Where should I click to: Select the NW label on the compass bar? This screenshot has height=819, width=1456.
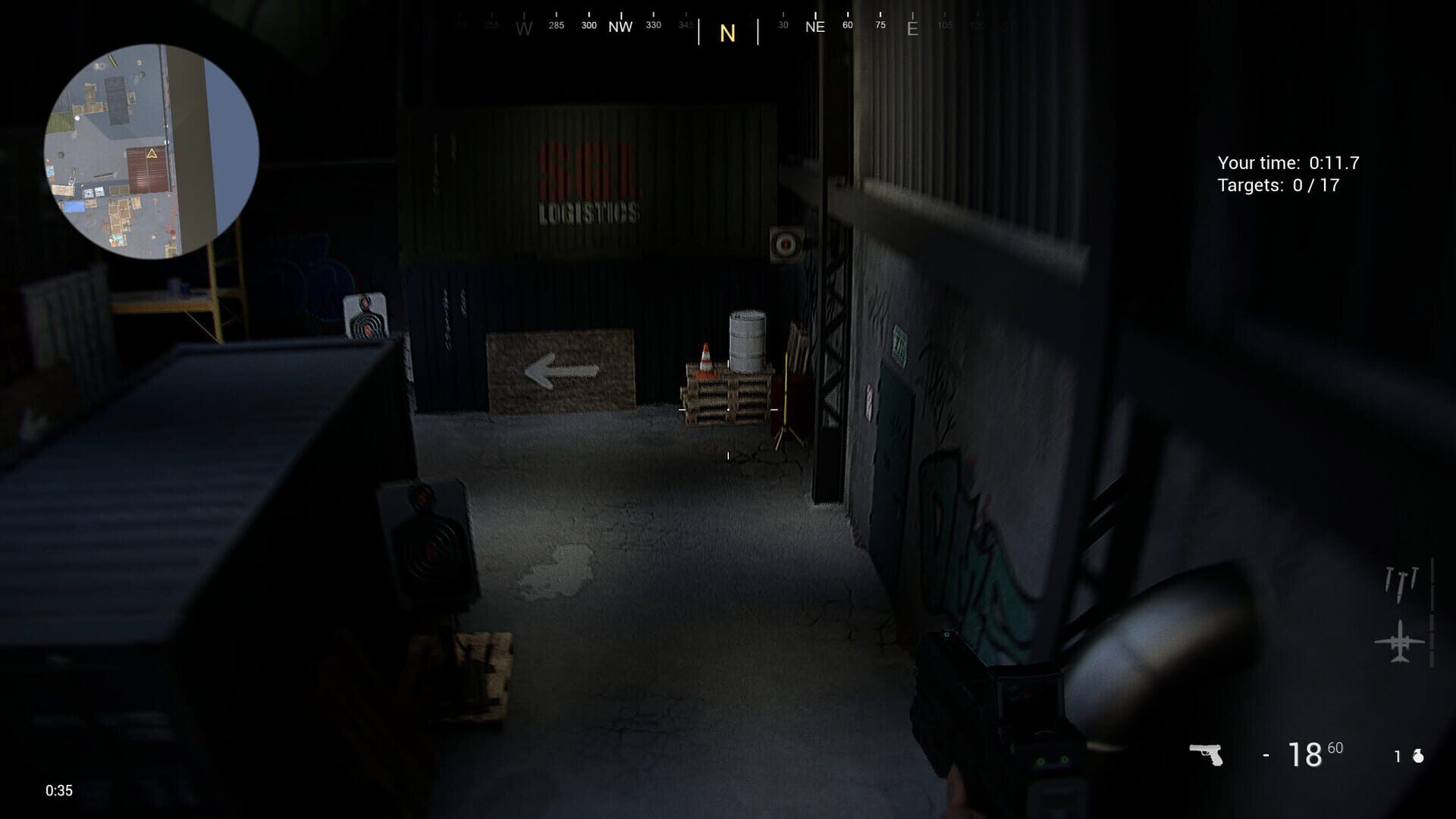(x=620, y=26)
